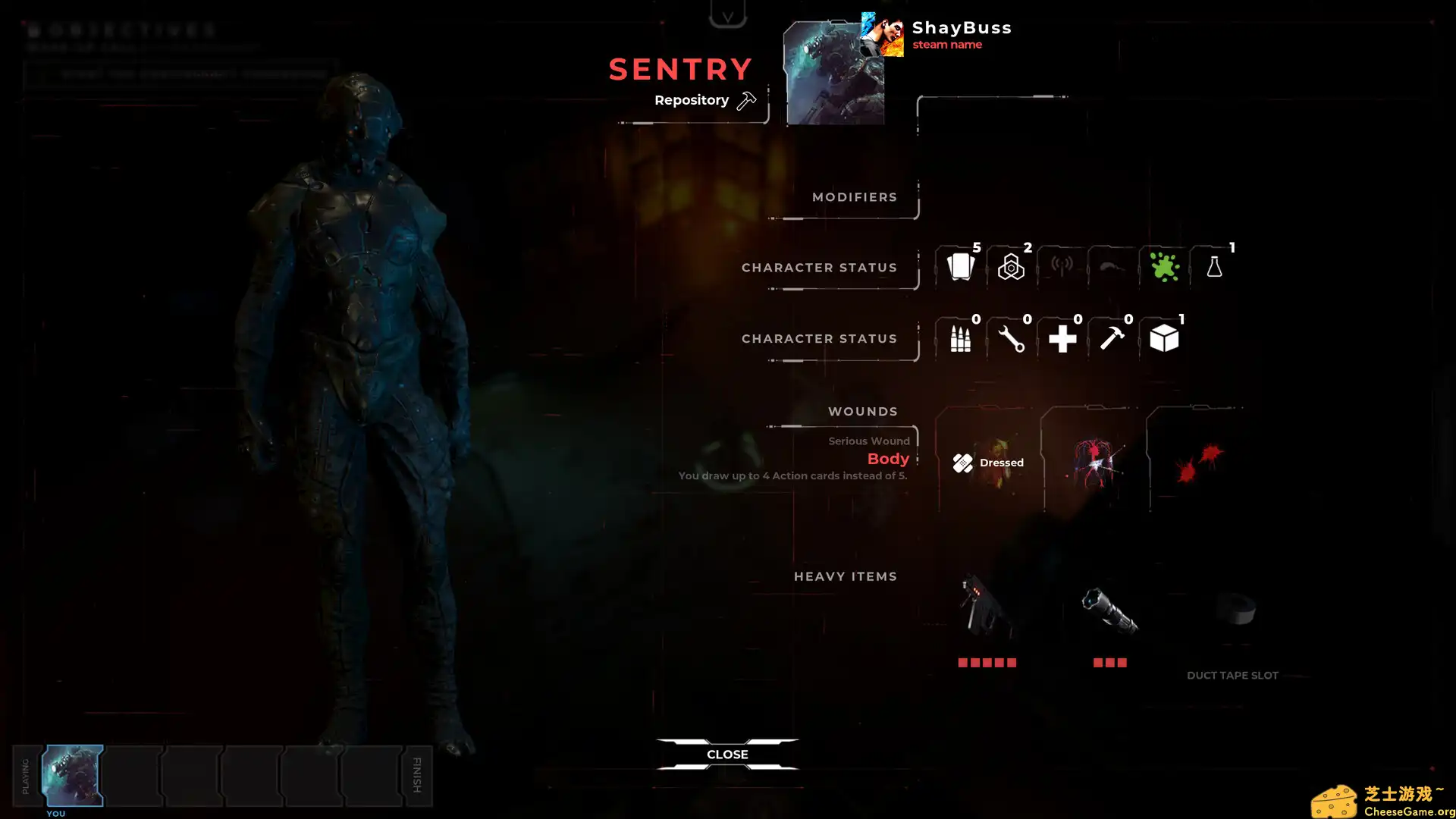Image resolution: width=1456 pixels, height=819 pixels.
Task: Select the wrench repair icon
Action: pyautogui.click(x=1011, y=338)
